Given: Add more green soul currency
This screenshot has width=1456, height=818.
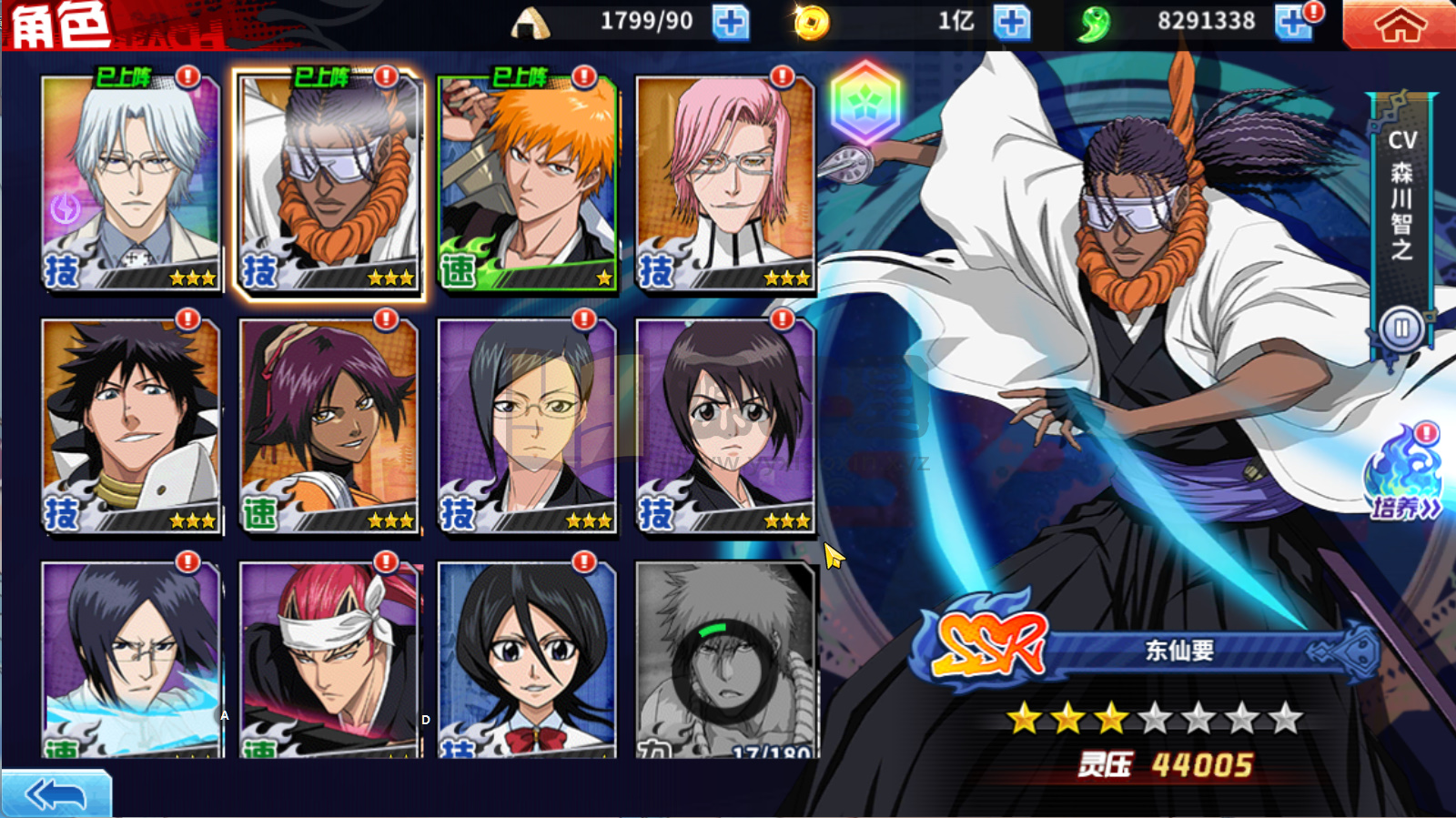Looking at the screenshot, I should pyautogui.click(x=1293, y=23).
